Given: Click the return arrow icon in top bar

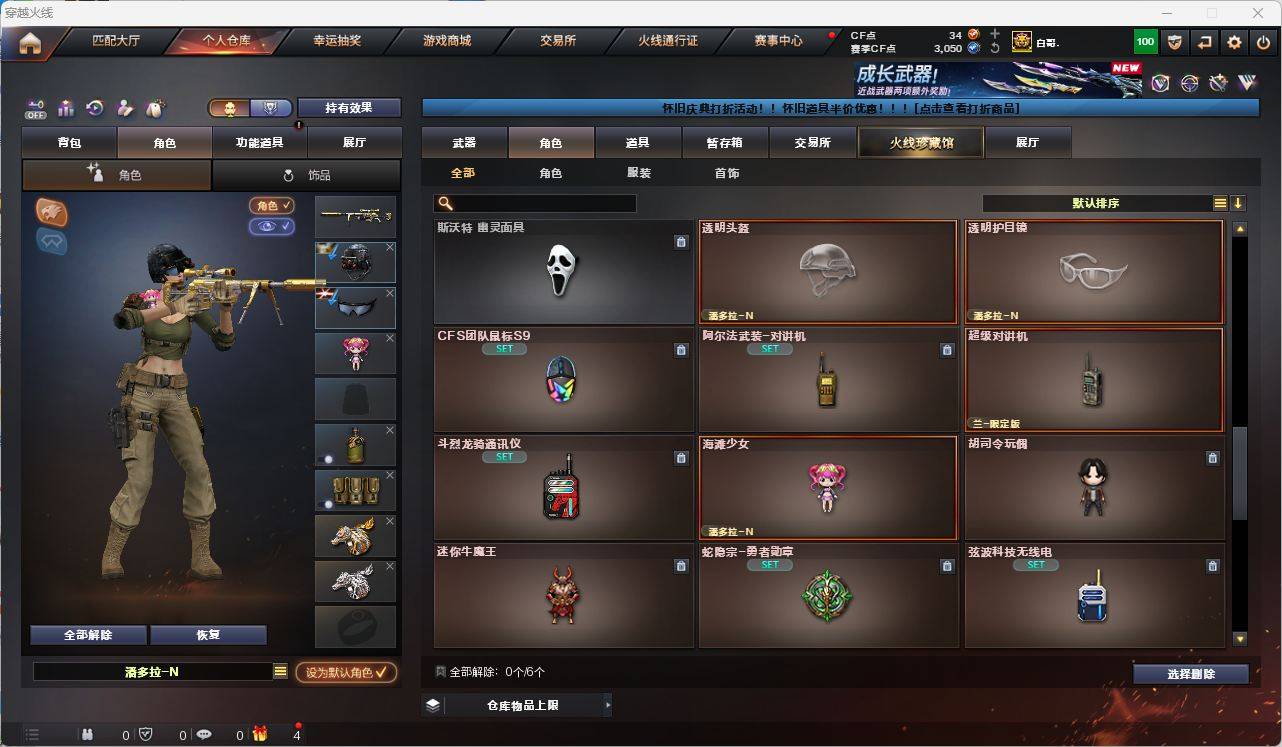Looking at the screenshot, I should pos(1203,41).
